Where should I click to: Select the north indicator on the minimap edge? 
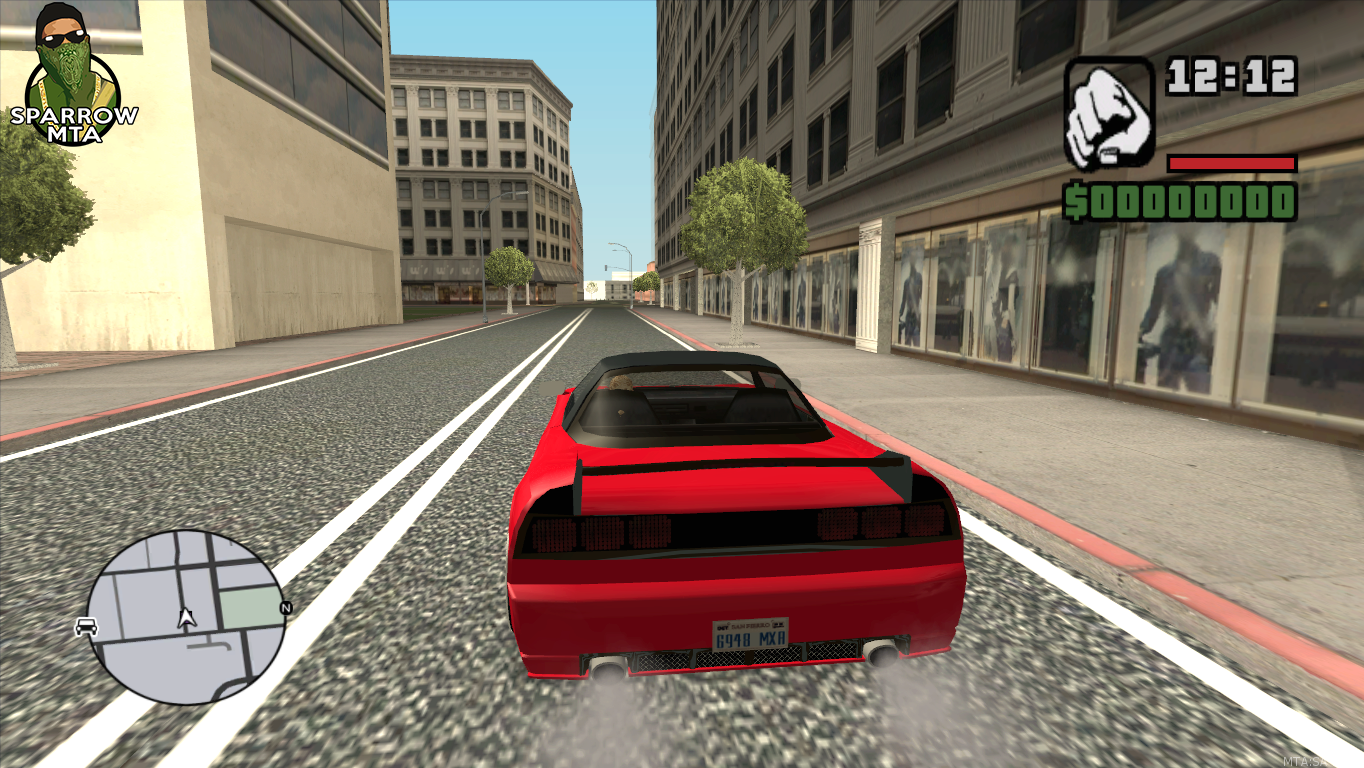pyautogui.click(x=285, y=608)
